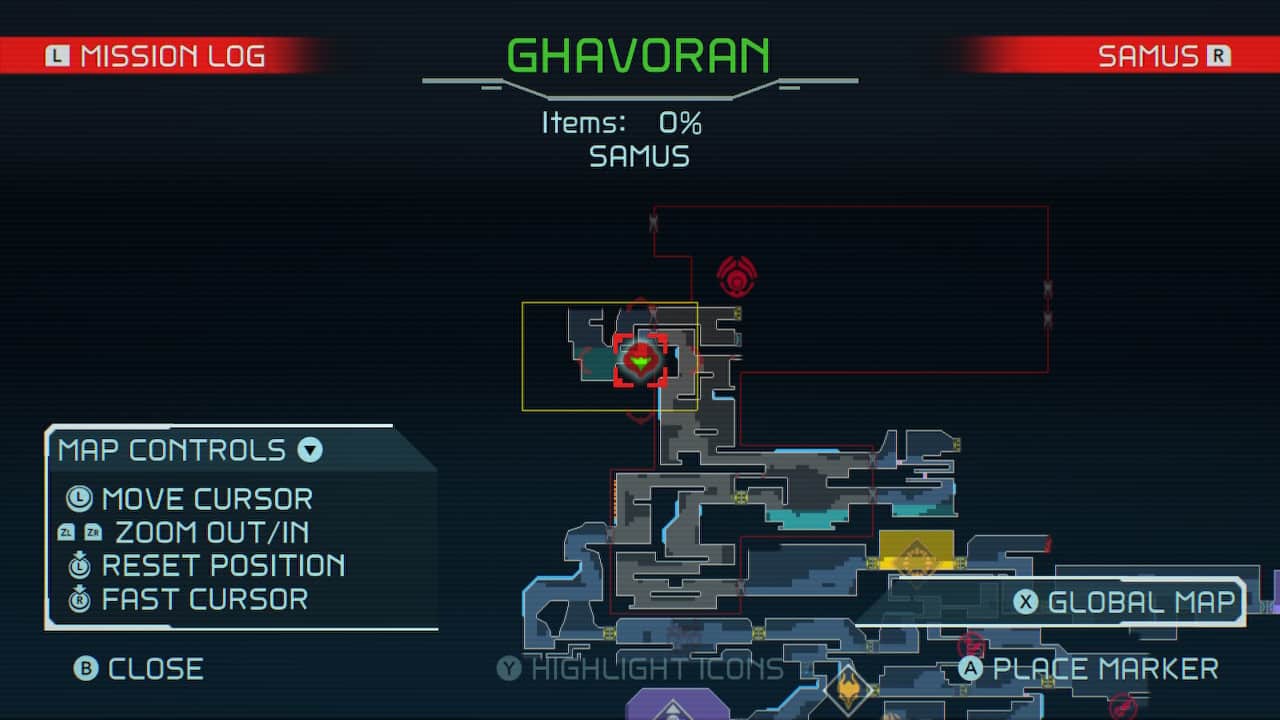Select a yellow door marker on the map
The image size is (1280, 720).
click(739, 496)
